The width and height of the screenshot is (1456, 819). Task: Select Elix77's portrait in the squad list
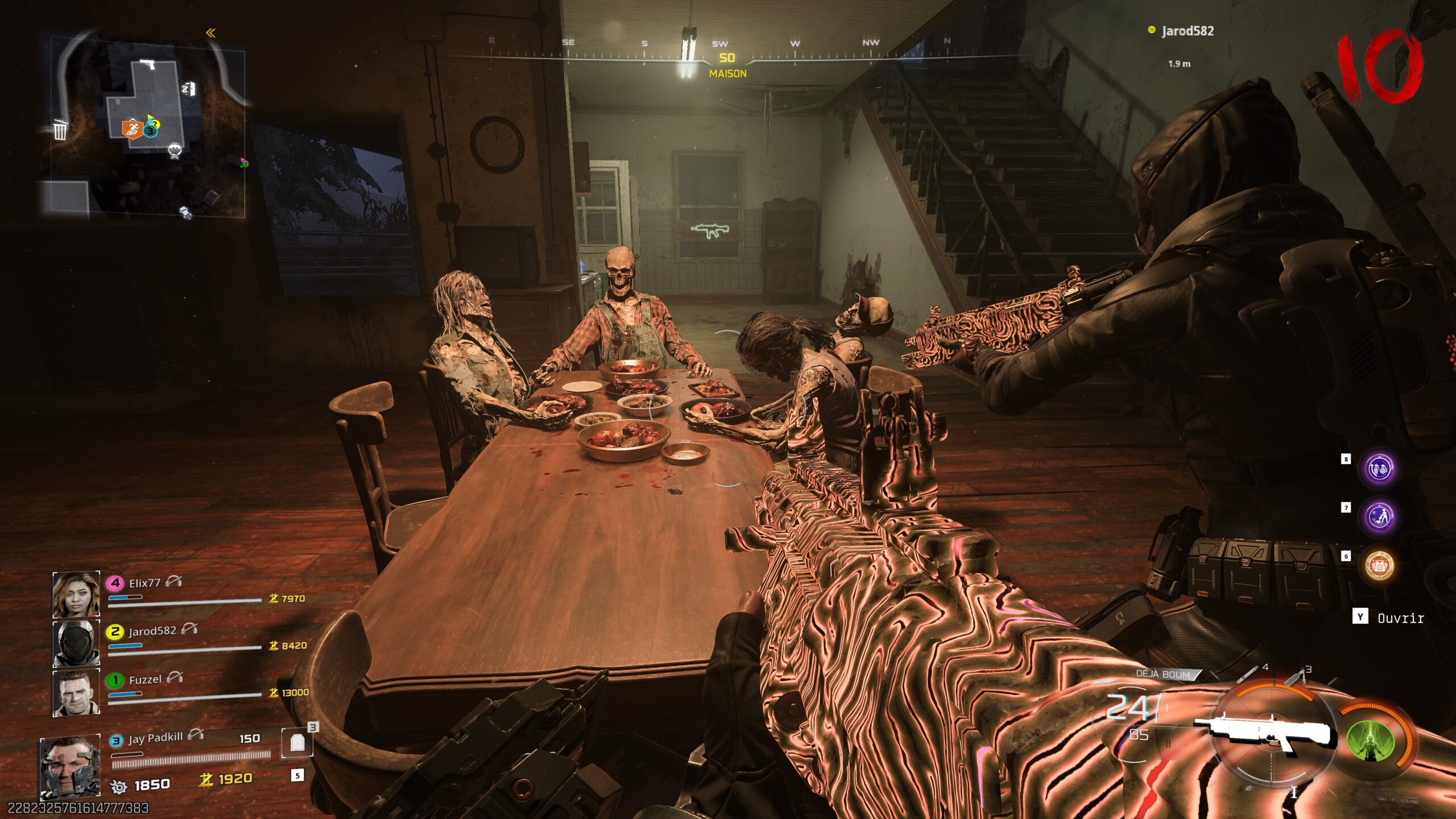click(76, 594)
